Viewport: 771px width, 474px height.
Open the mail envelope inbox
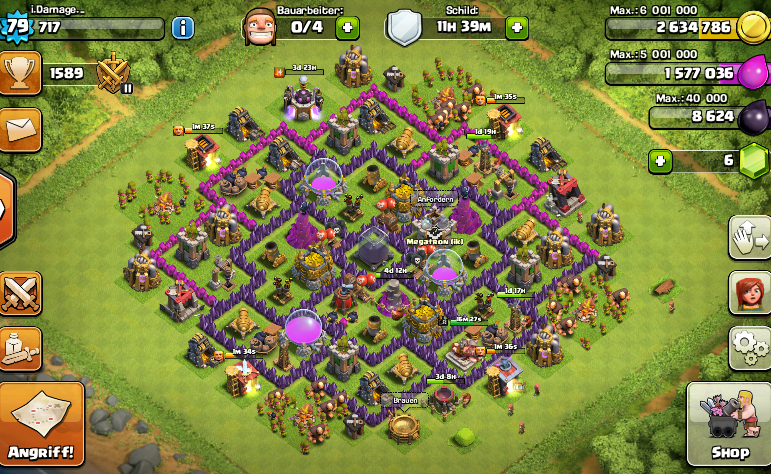pyautogui.click(x=20, y=129)
